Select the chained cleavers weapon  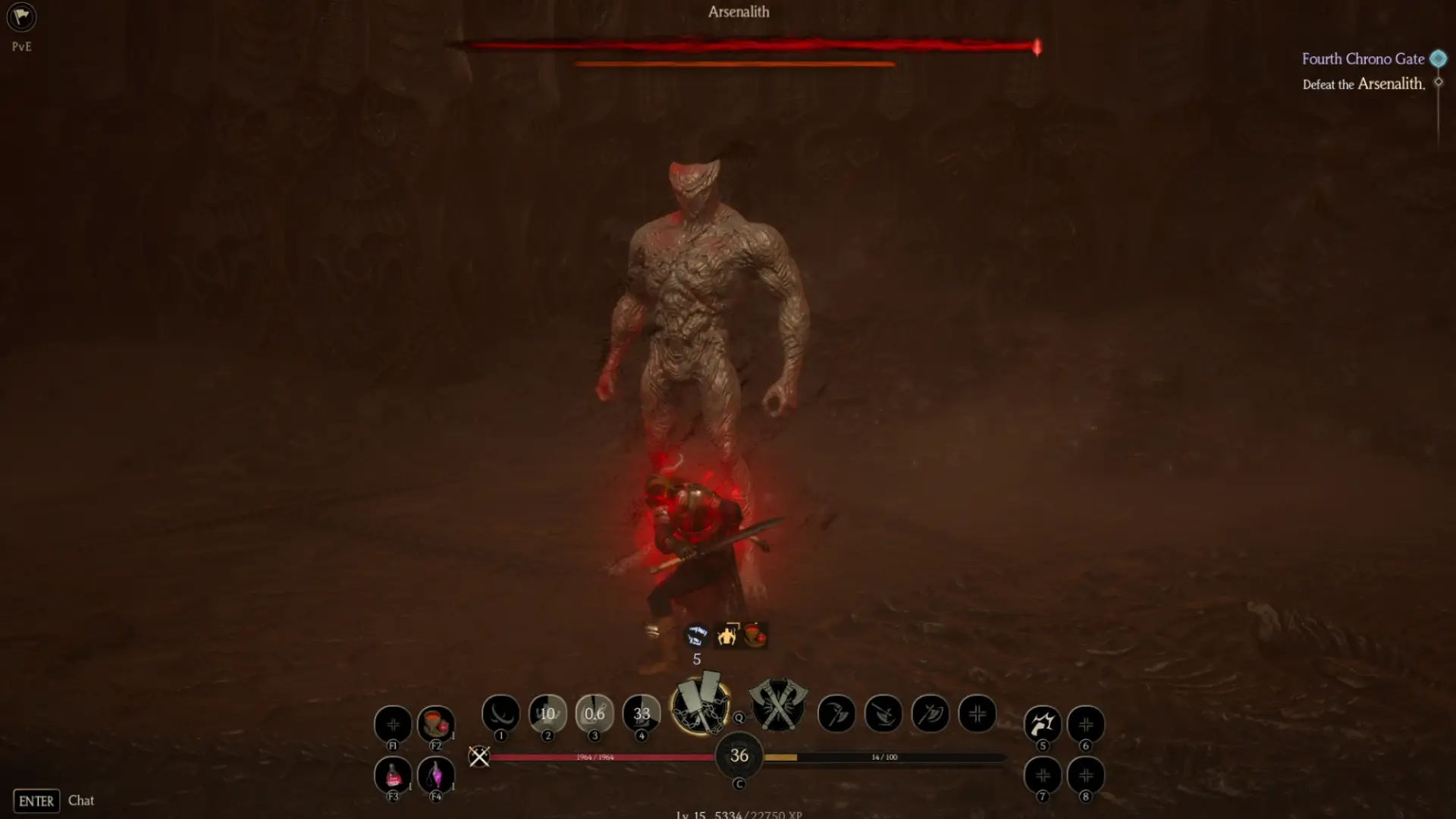coord(701,705)
